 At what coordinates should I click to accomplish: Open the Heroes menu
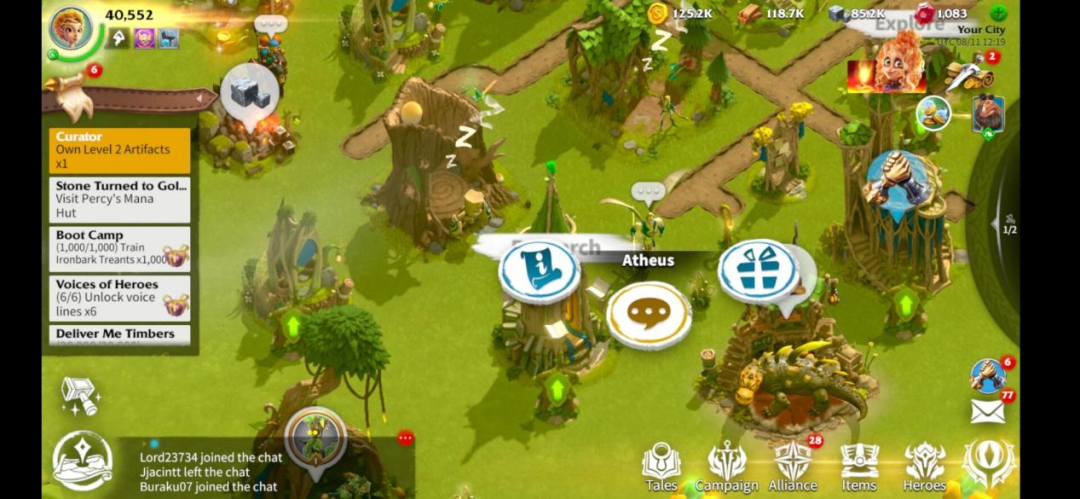coord(925,467)
